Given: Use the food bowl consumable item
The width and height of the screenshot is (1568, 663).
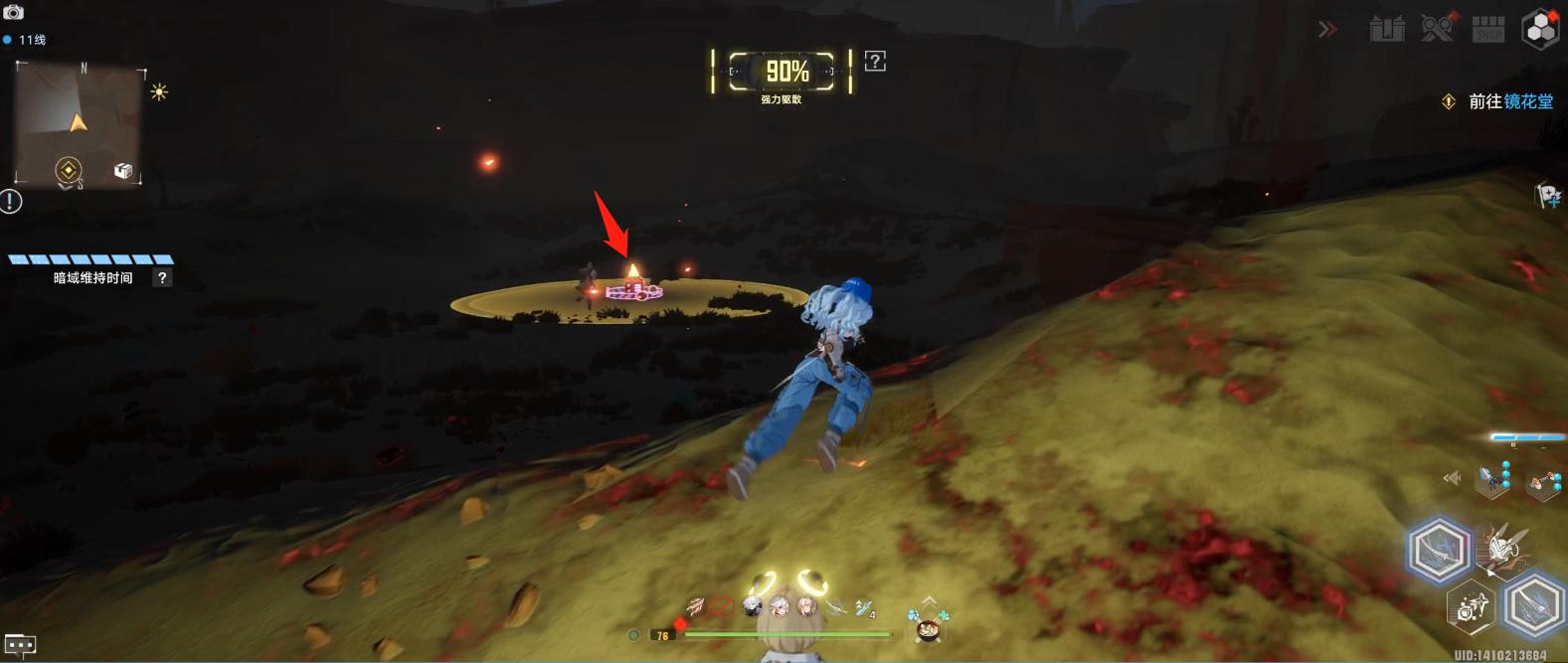Looking at the screenshot, I should [x=929, y=629].
